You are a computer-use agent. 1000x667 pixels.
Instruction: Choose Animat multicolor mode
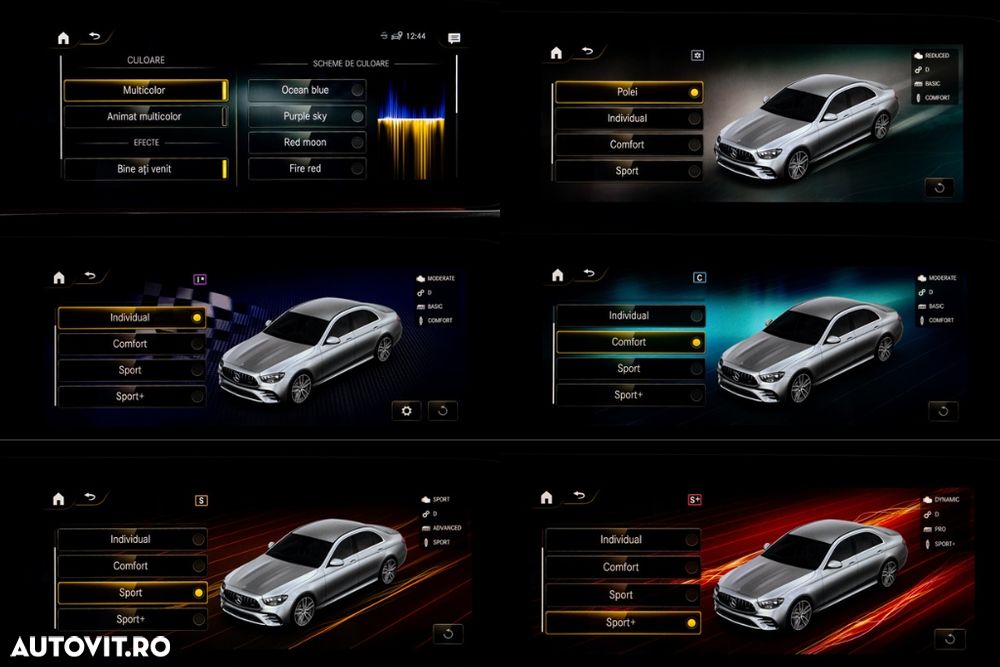(145, 117)
